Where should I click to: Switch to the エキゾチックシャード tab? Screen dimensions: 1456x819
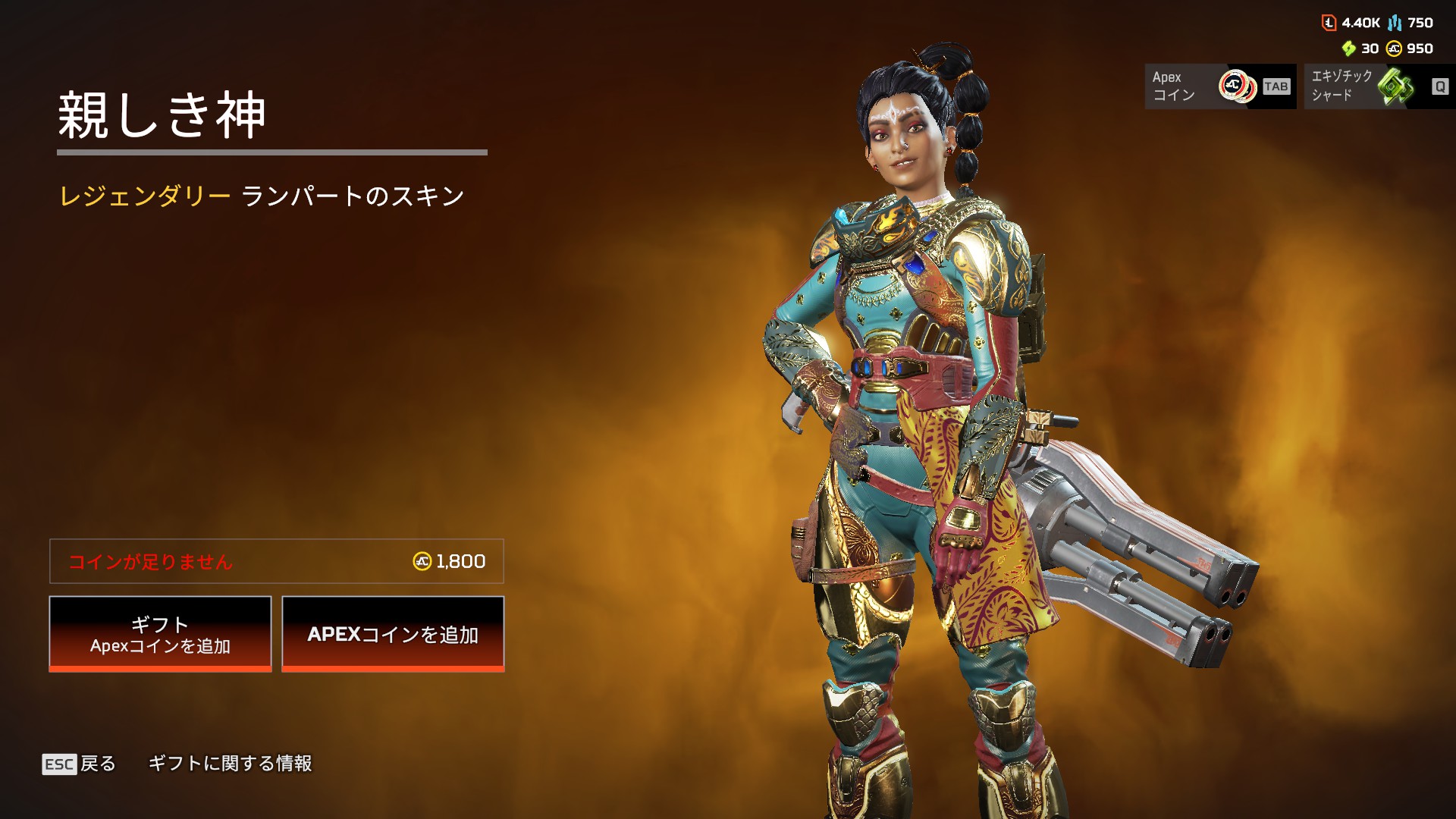point(1379,86)
